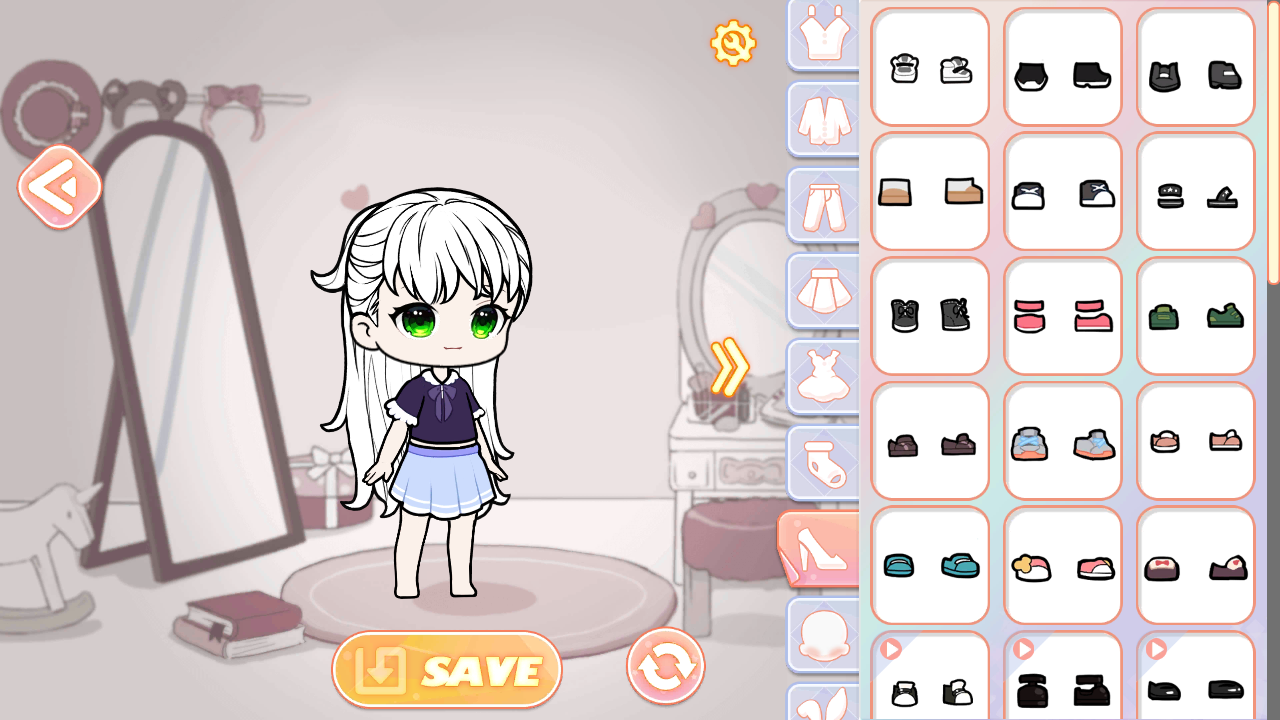
Task: Open the face customization category icon
Action: 822,633
